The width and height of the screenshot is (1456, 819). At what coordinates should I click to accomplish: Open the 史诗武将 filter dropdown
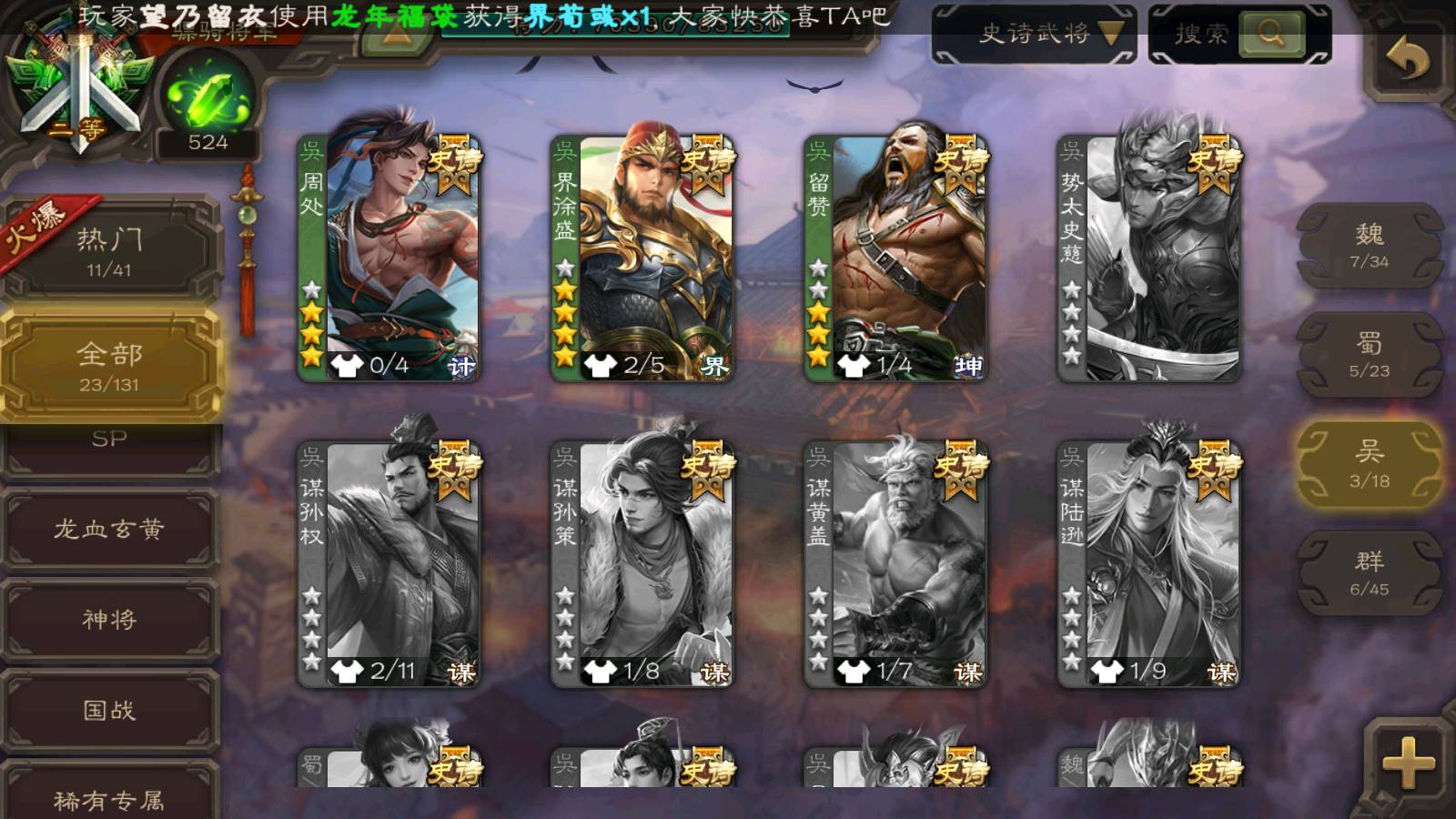pyautogui.click(x=1034, y=35)
